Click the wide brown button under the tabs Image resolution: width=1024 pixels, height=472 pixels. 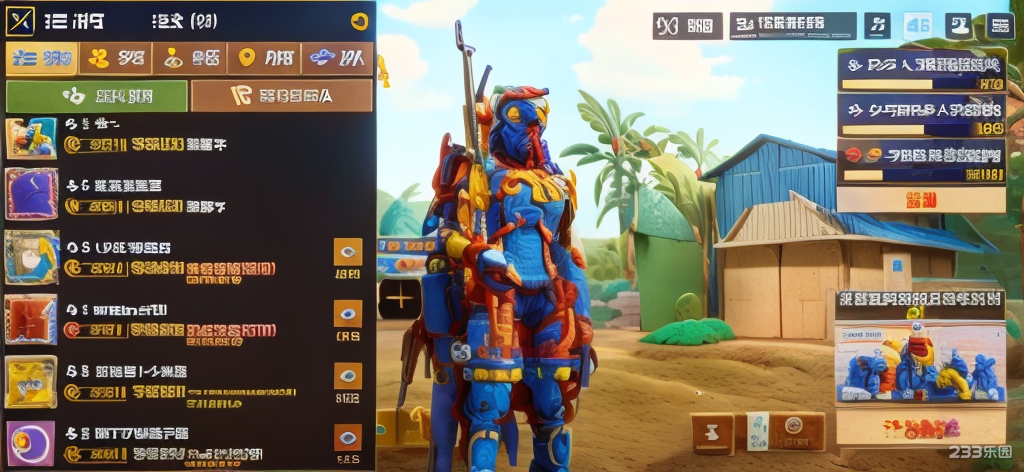(281, 96)
